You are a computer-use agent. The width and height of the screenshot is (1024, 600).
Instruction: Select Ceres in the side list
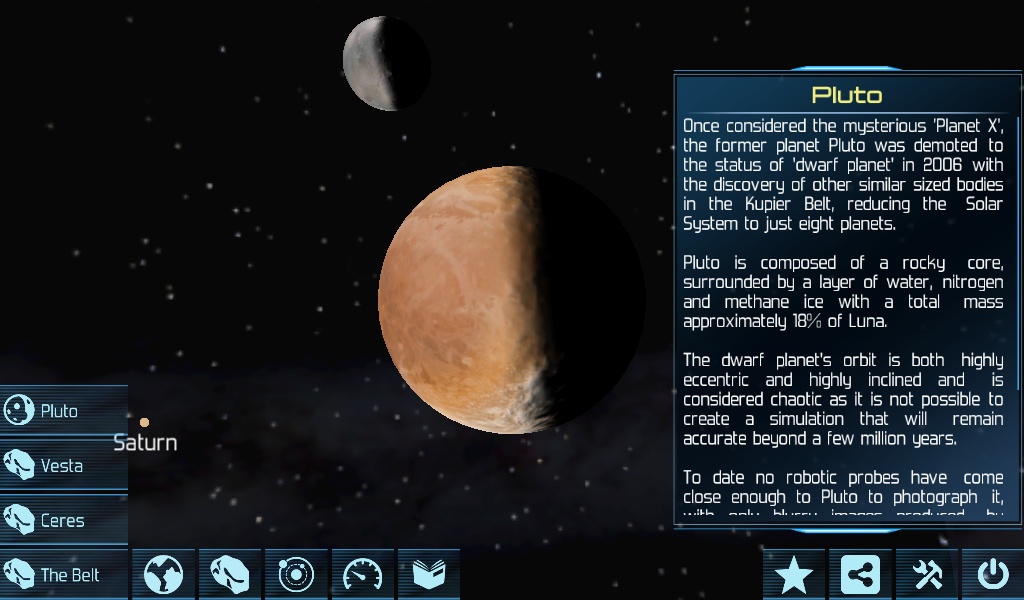(x=62, y=521)
